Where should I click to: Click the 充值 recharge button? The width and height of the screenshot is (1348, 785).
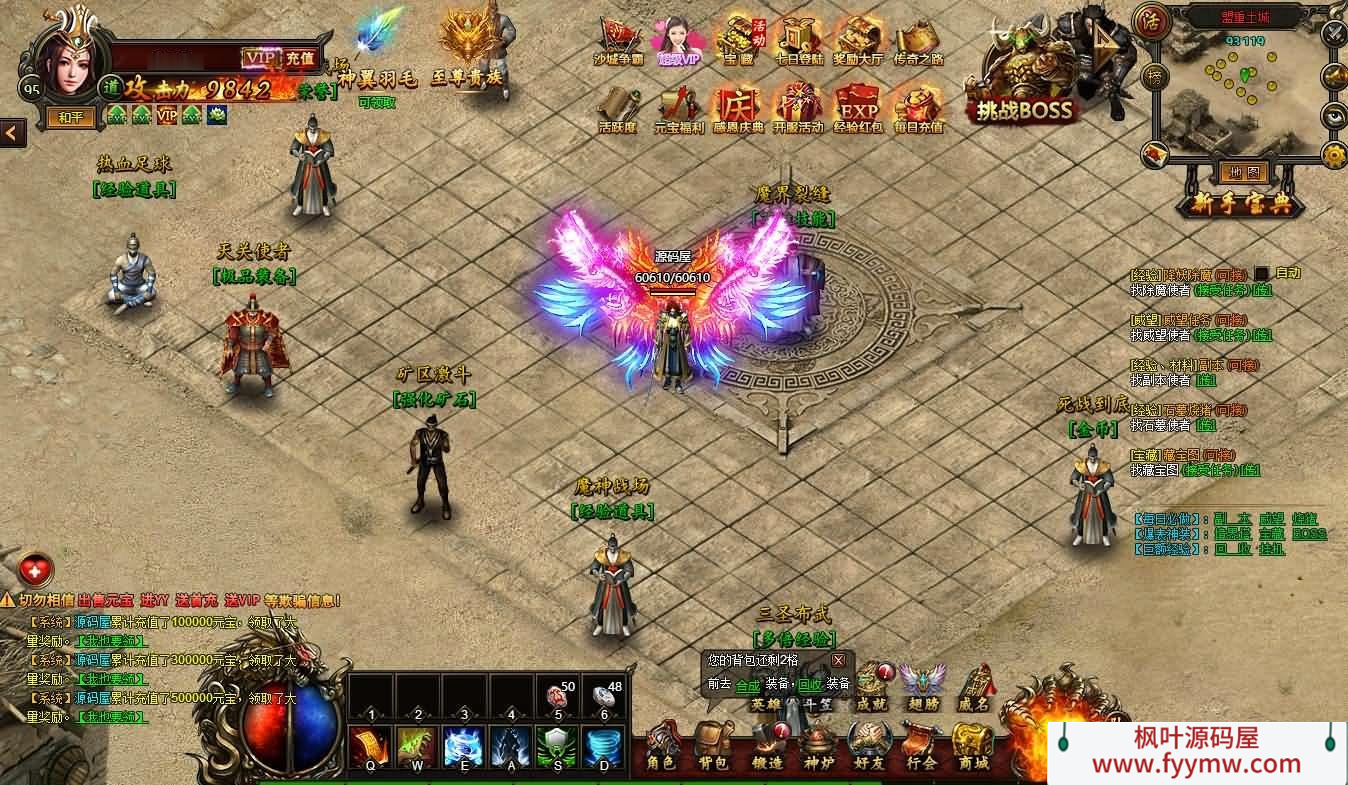(x=300, y=58)
